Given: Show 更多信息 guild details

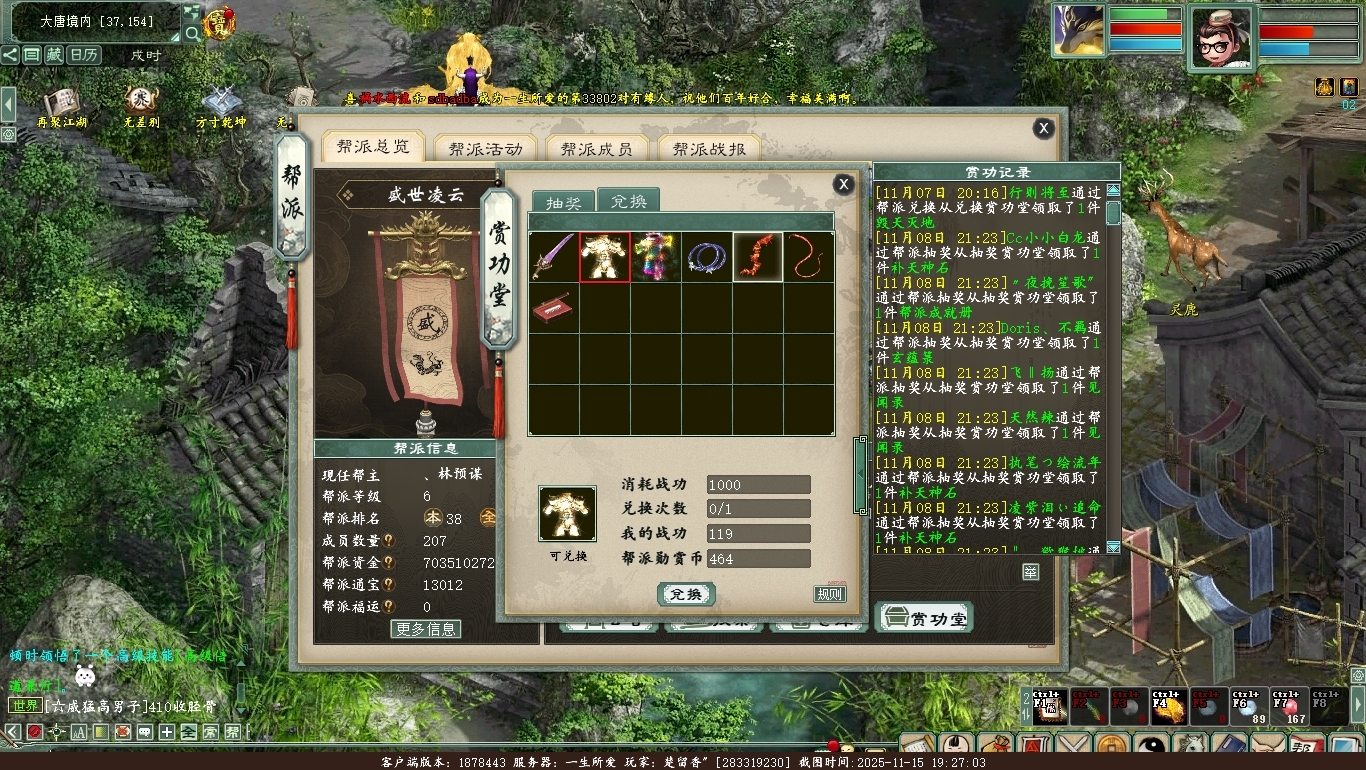Looking at the screenshot, I should 426,629.
